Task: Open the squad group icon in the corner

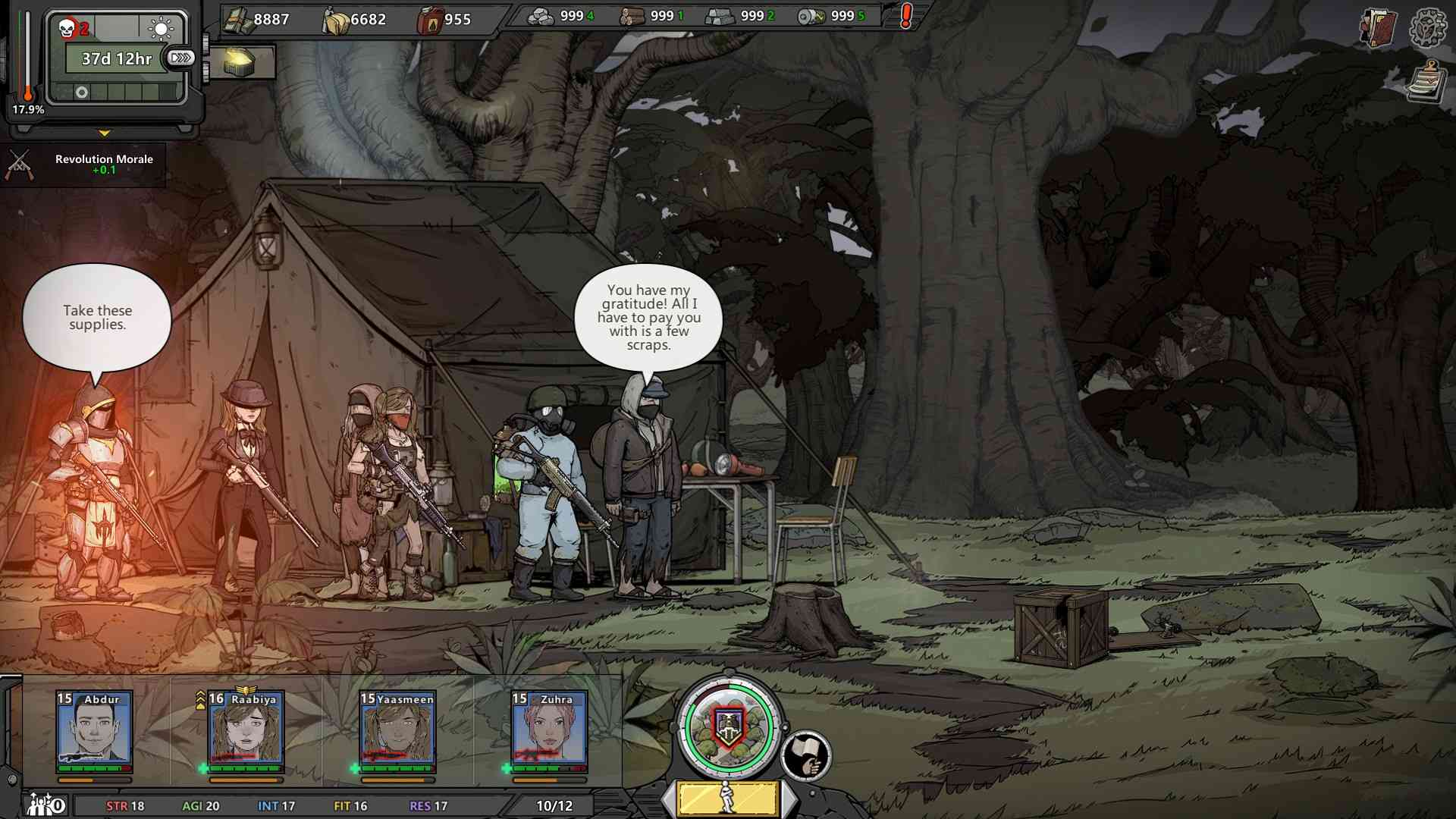Action: (45, 804)
